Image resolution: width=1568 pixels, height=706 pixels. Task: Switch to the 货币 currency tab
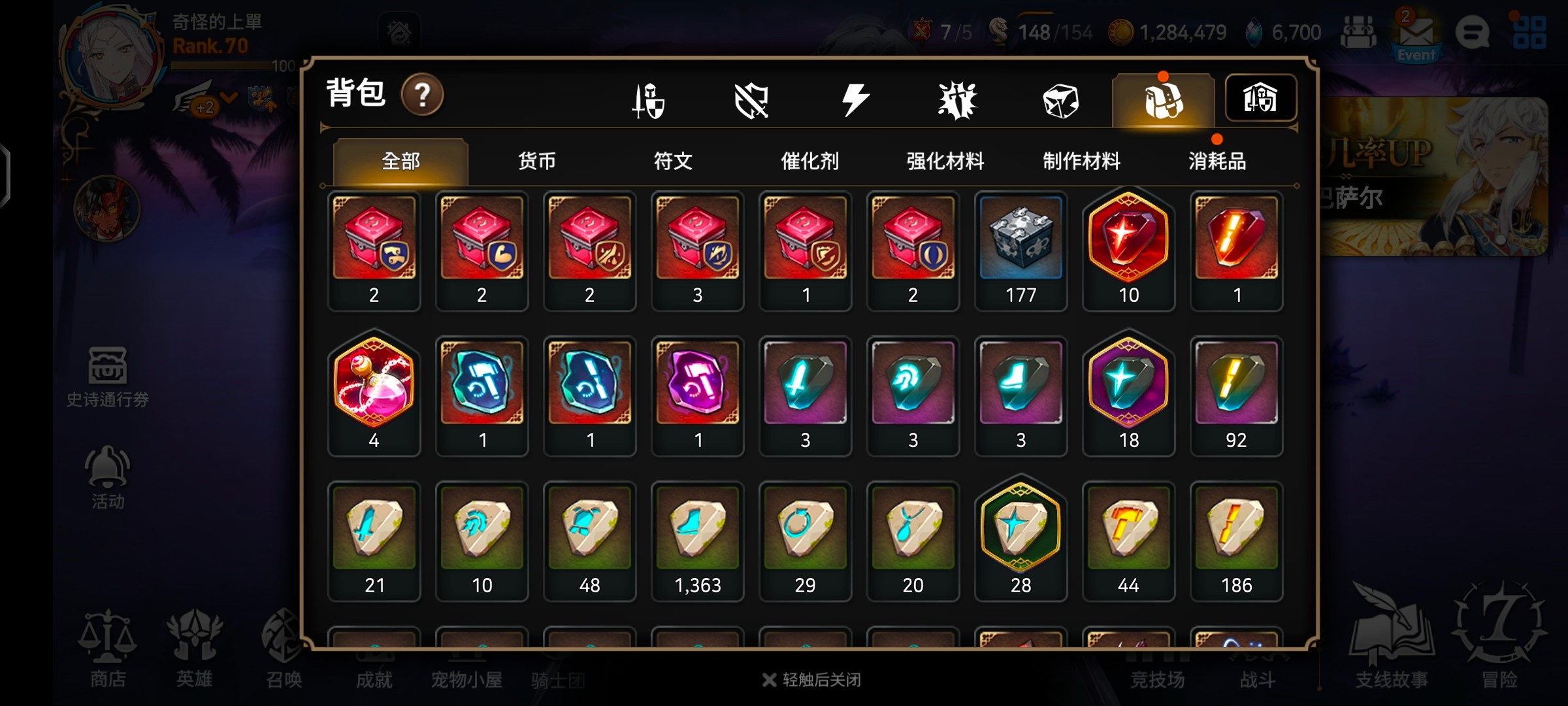coord(536,161)
